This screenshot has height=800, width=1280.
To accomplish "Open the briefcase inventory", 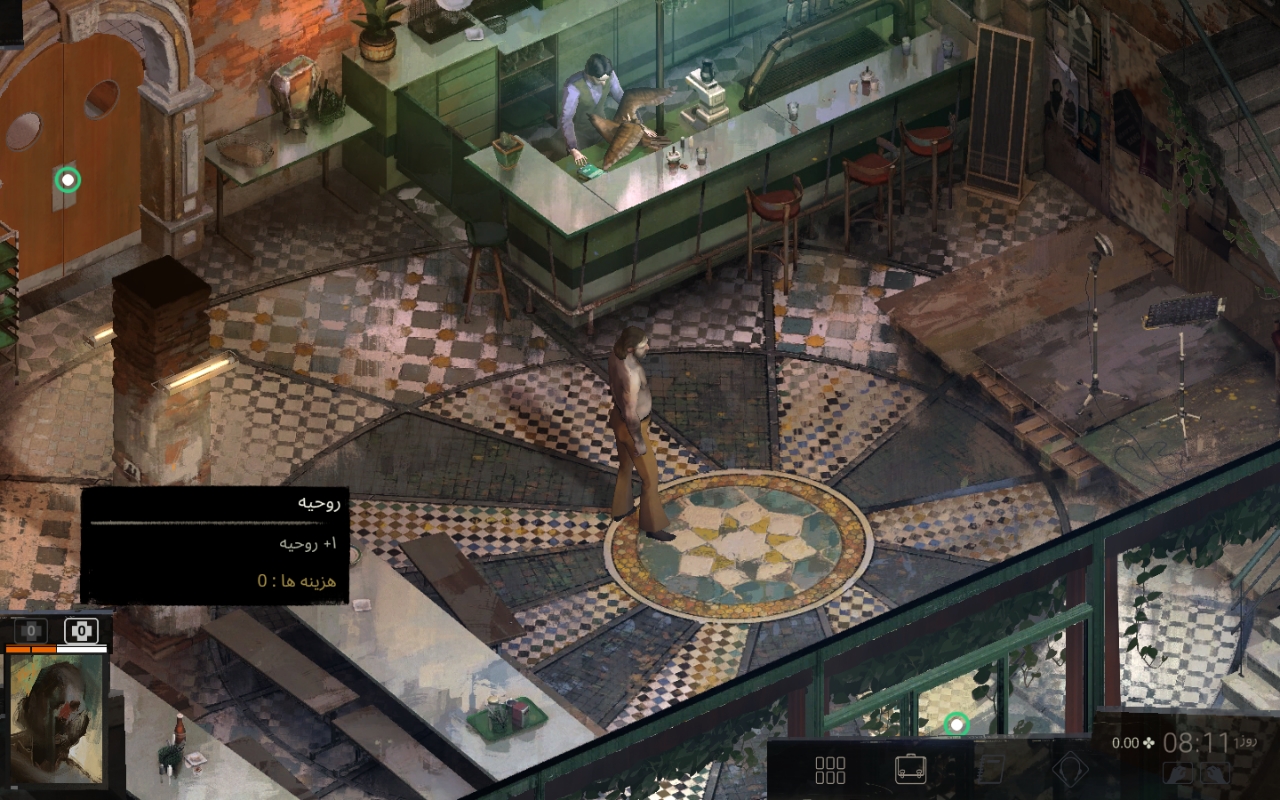I will [910, 769].
